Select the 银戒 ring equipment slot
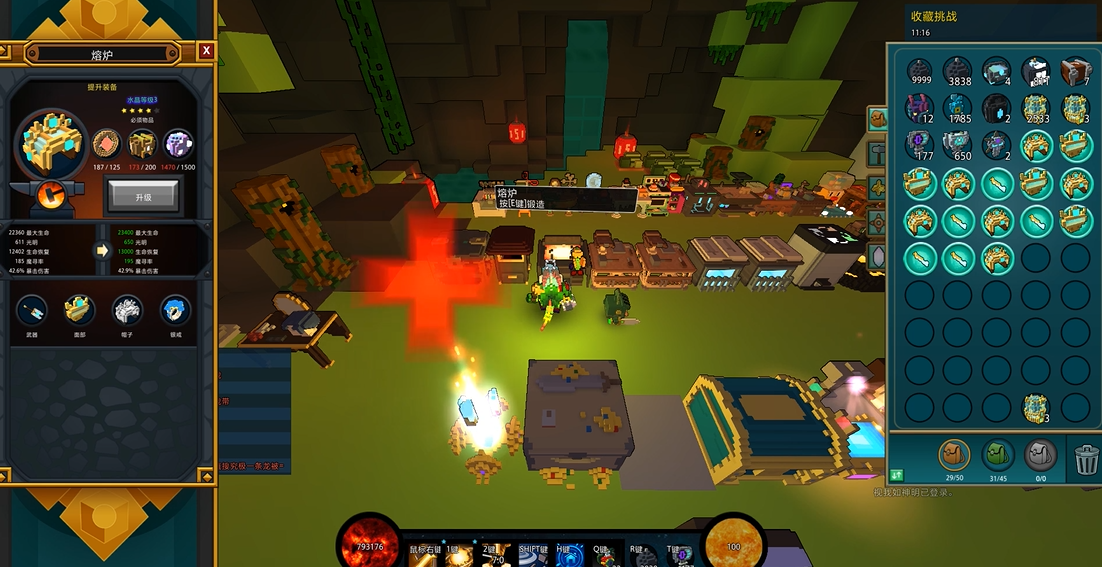 coord(175,310)
